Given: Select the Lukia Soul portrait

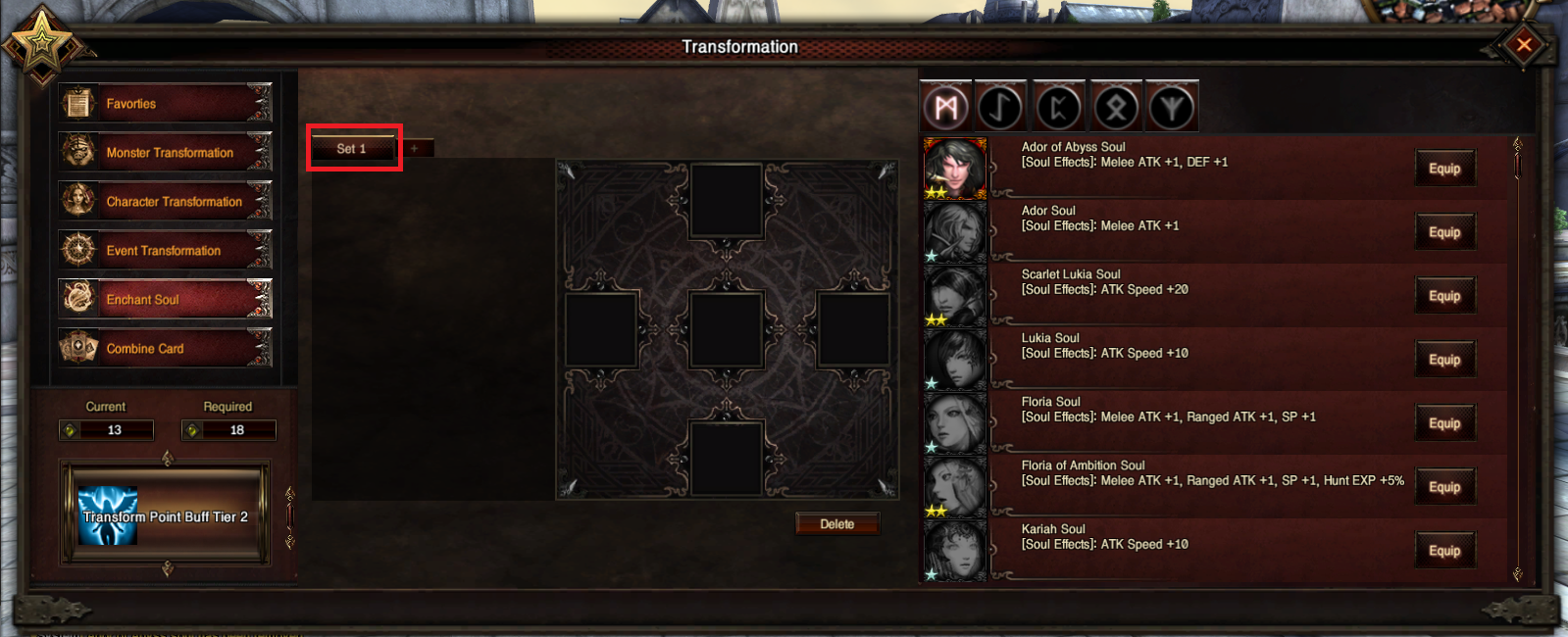Looking at the screenshot, I should tap(954, 360).
